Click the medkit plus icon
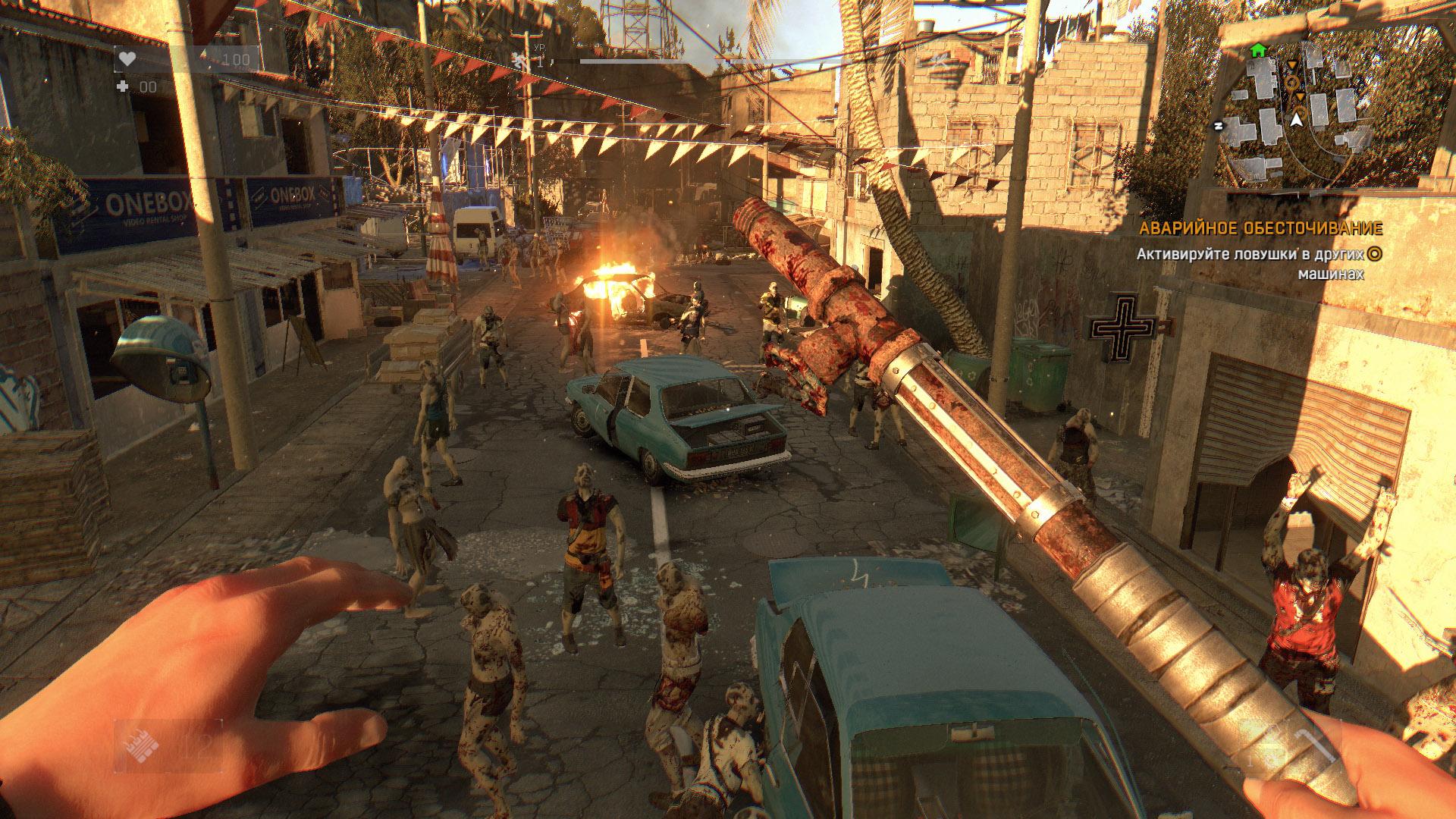 point(124,87)
